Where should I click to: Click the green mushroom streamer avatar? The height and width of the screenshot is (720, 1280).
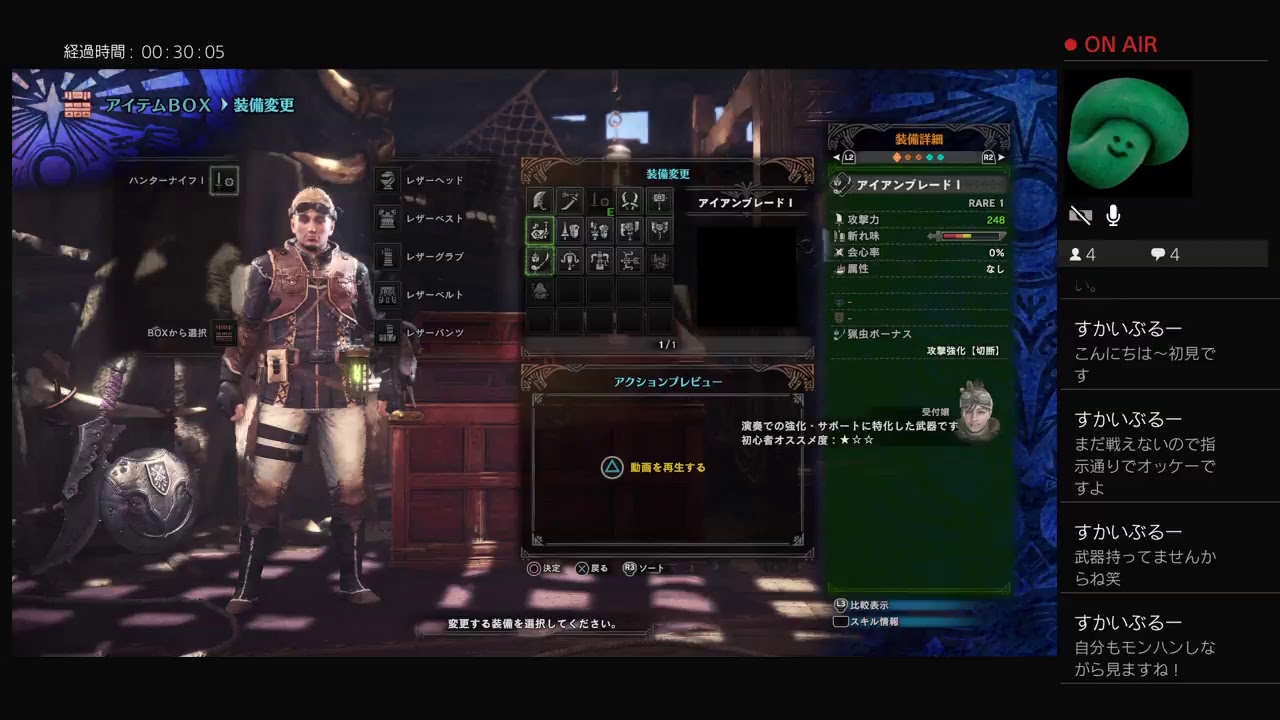1128,133
